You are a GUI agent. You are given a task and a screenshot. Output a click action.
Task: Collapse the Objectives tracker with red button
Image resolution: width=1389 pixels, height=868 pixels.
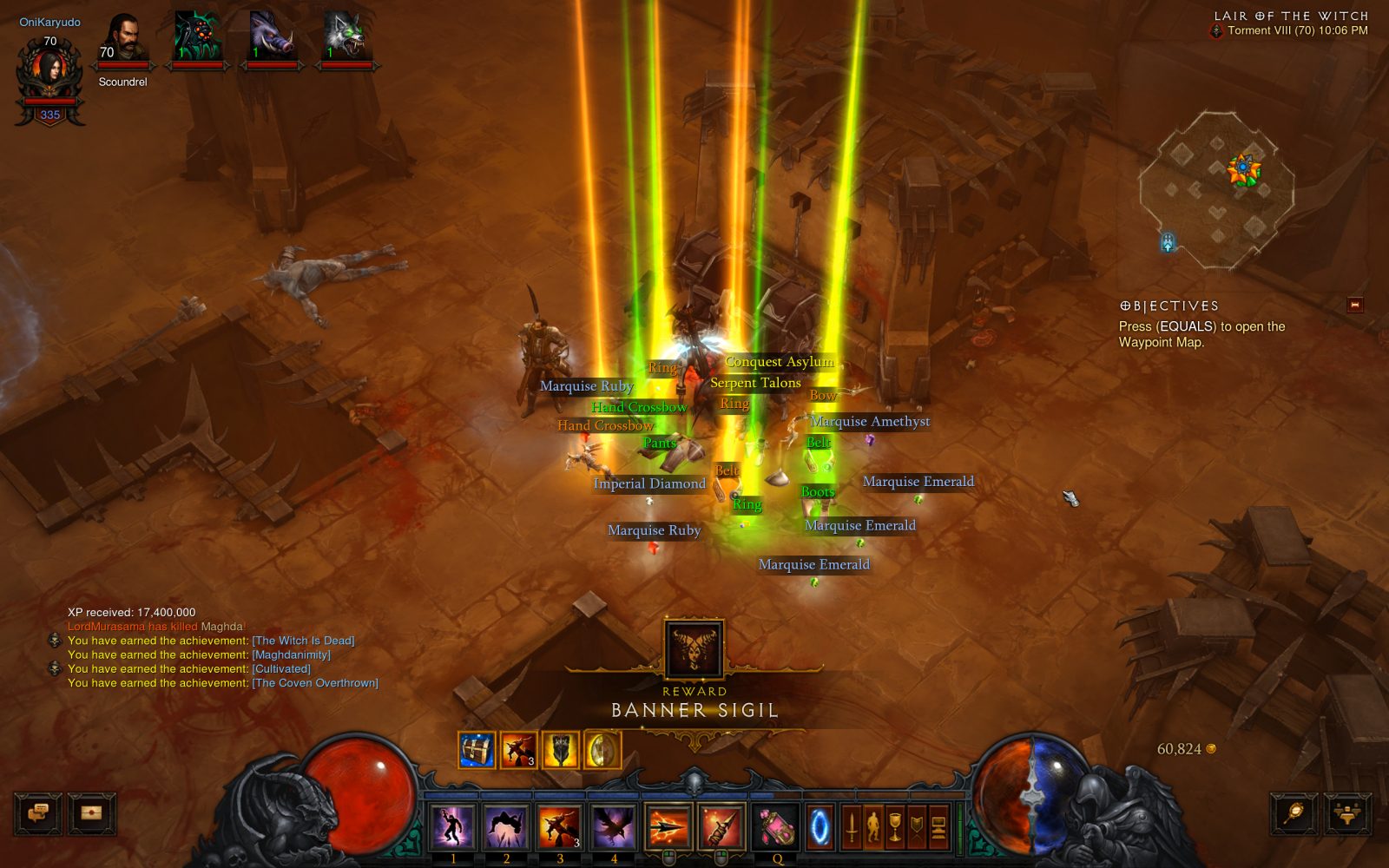pos(1355,305)
